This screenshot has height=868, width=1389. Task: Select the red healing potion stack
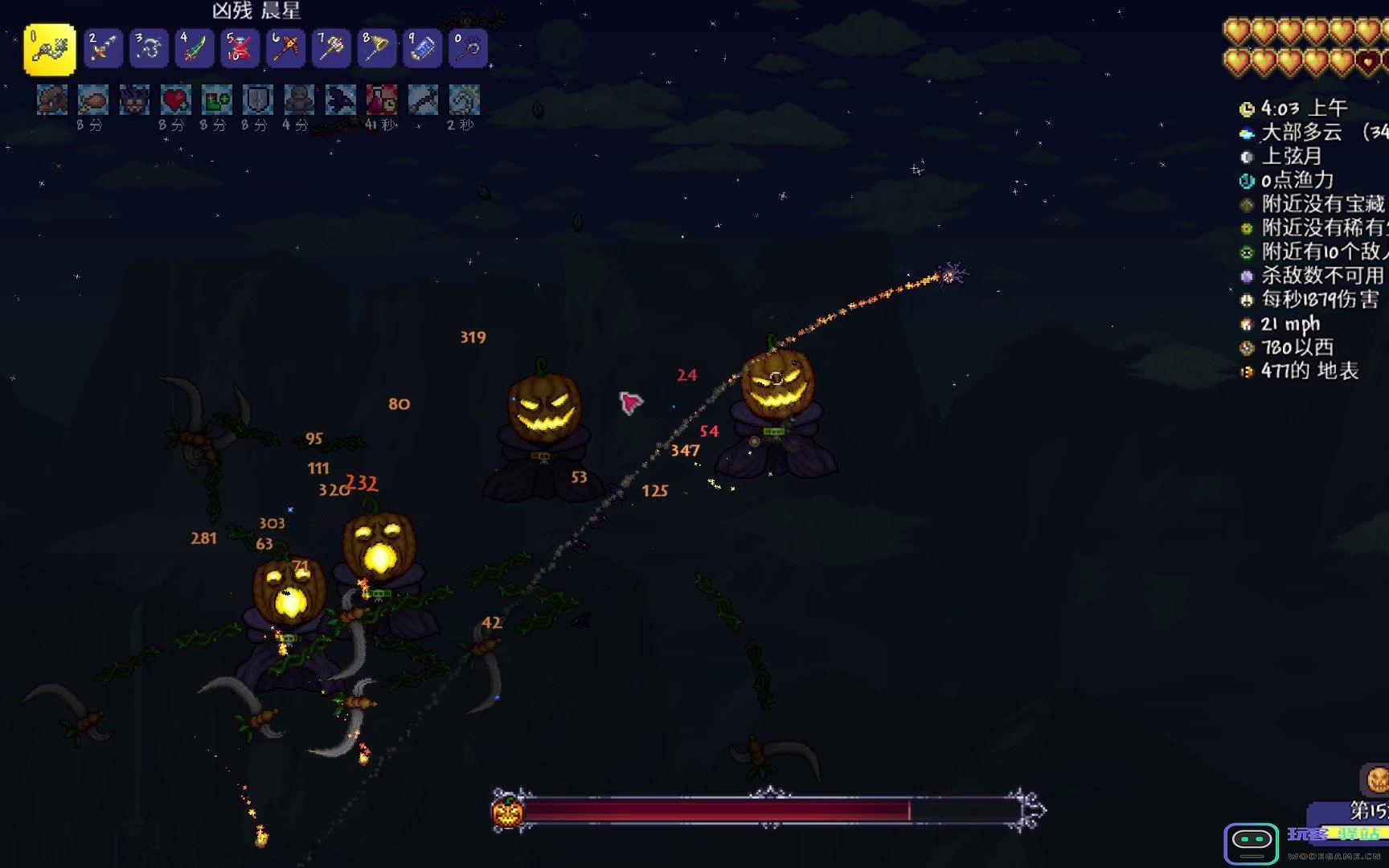[x=240, y=49]
